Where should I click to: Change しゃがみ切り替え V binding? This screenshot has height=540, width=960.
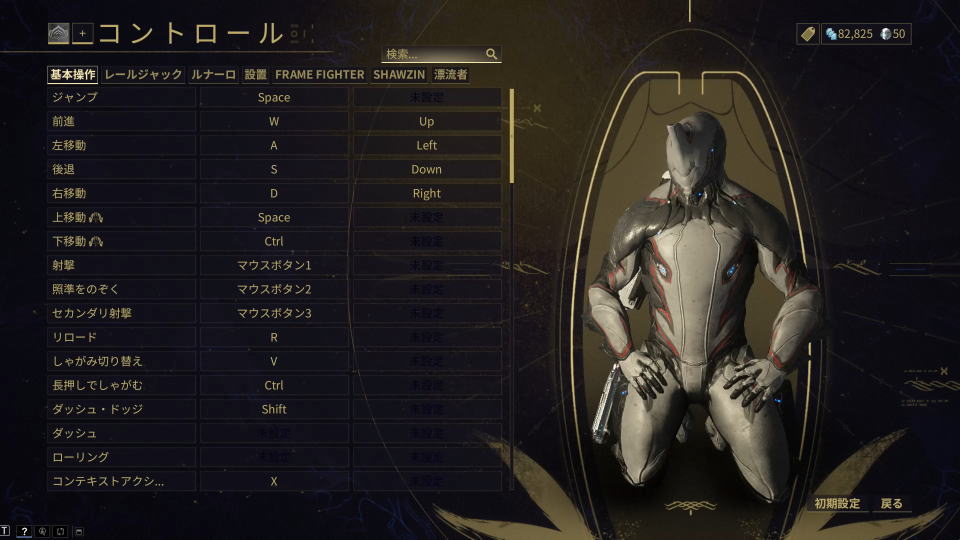[x=274, y=362]
